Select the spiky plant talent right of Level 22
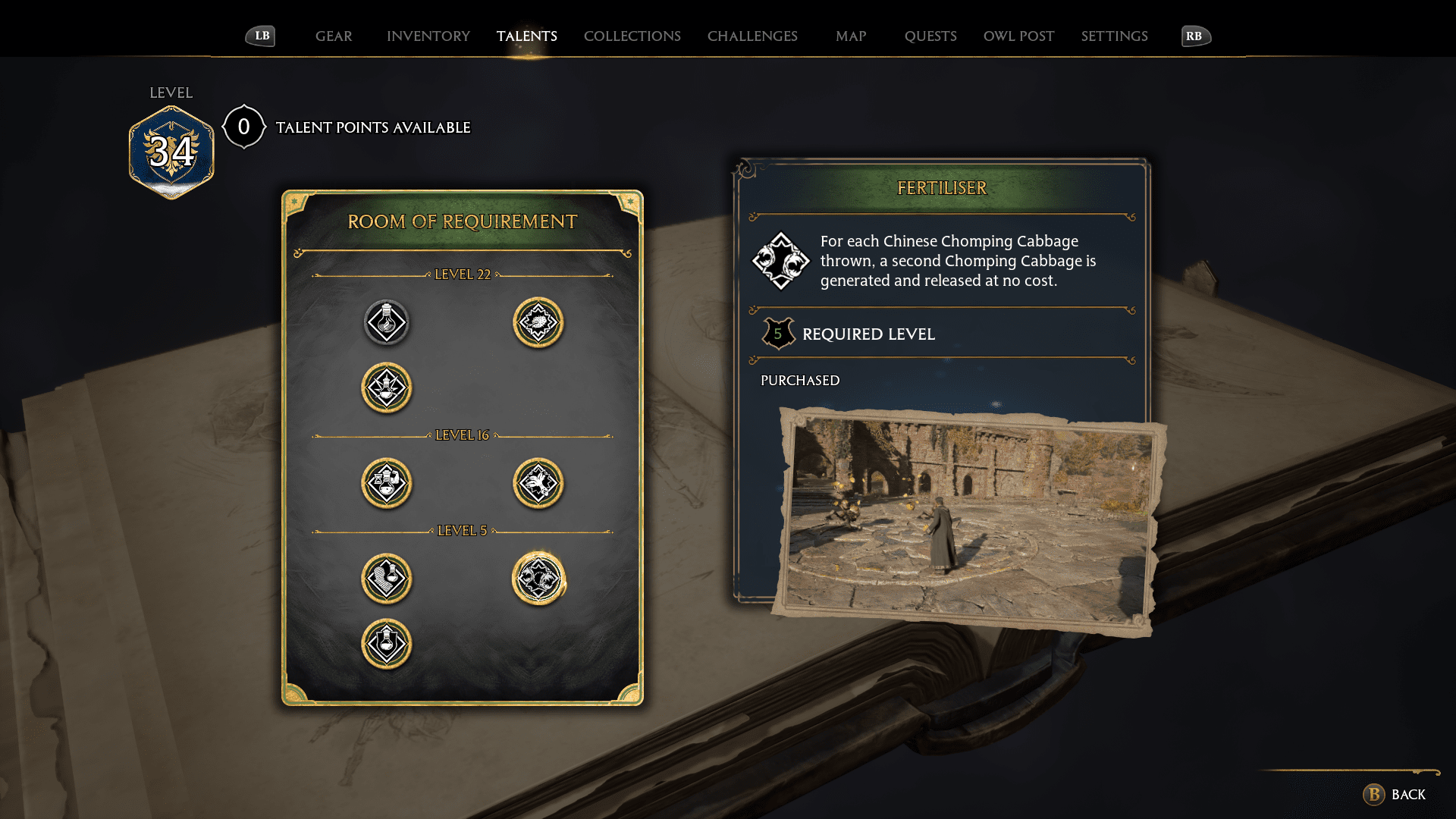 pyautogui.click(x=538, y=322)
